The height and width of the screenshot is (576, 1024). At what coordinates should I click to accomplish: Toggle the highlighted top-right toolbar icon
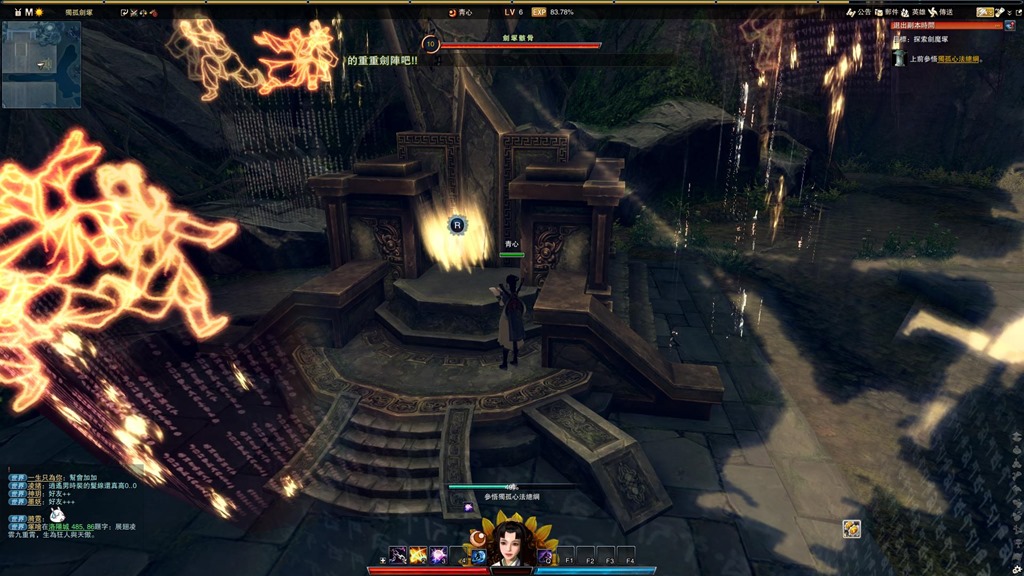pyautogui.click(x=984, y=12)
